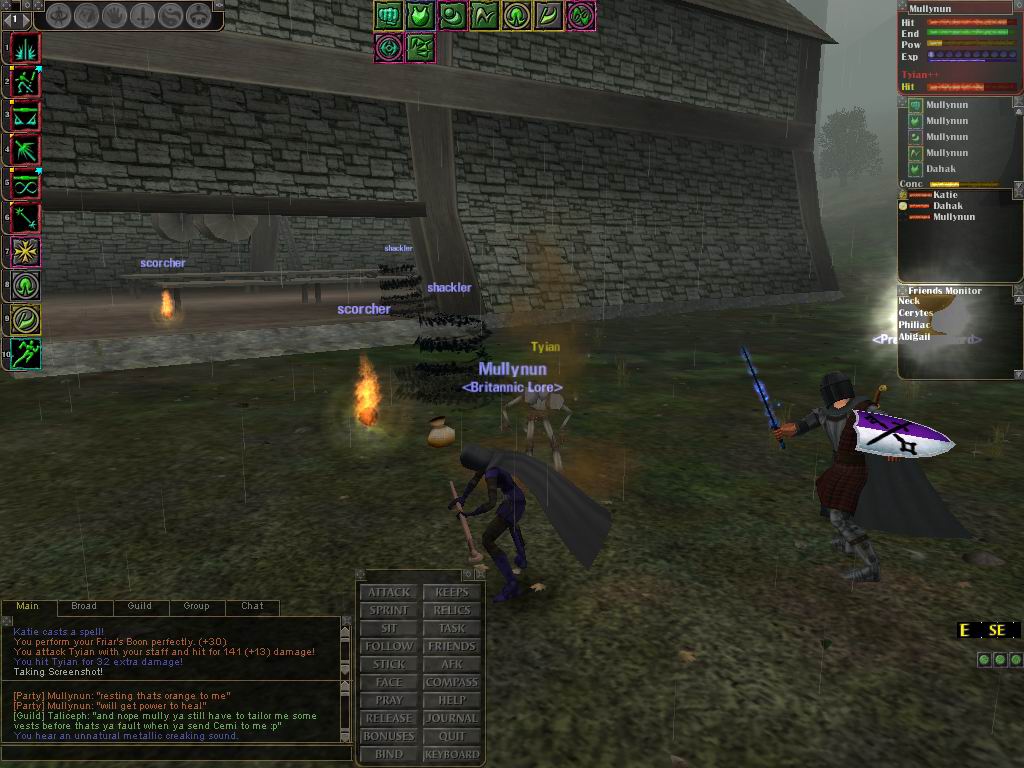Click the sword icon in the top toolbar

tap(143, 16)
